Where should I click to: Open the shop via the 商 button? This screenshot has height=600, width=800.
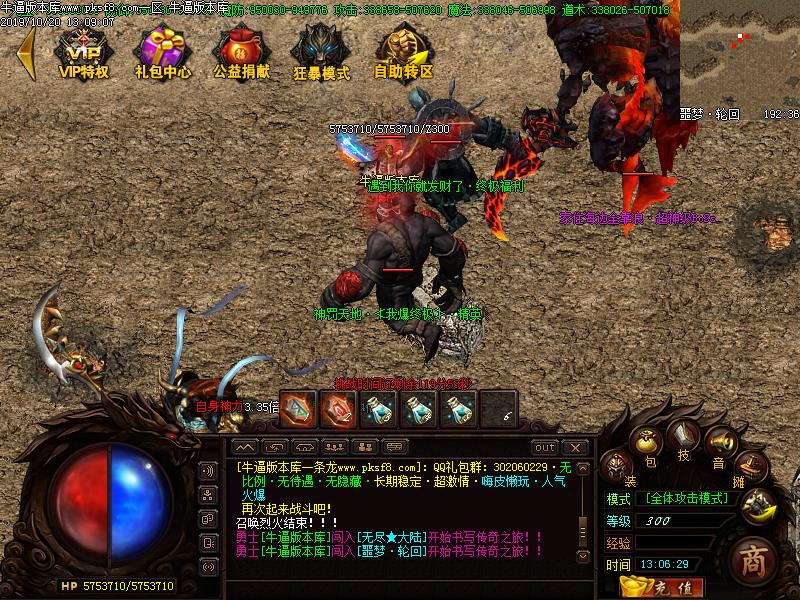coord(755,561)
